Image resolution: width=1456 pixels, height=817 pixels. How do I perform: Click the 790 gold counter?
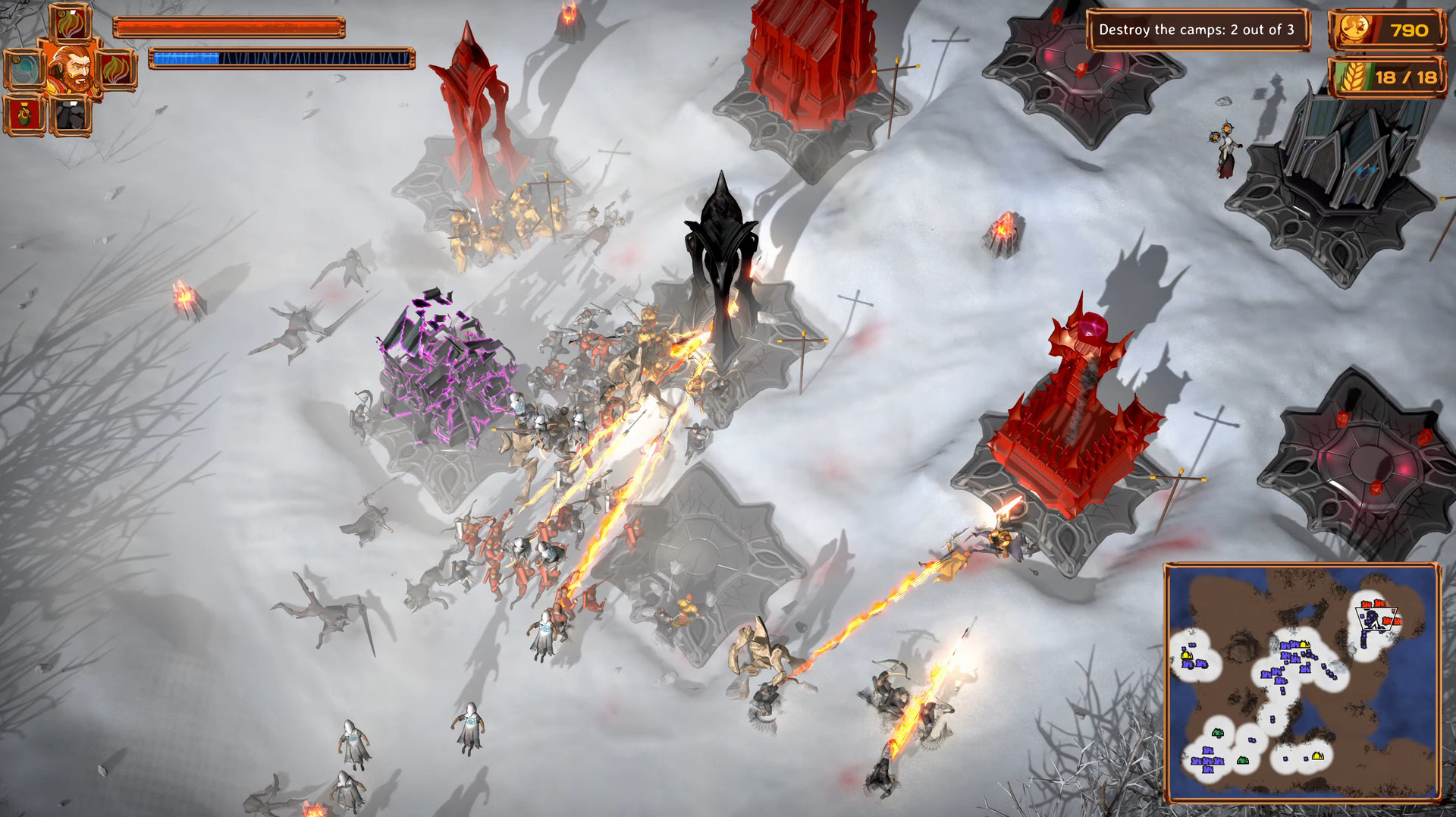point(1409,31)
